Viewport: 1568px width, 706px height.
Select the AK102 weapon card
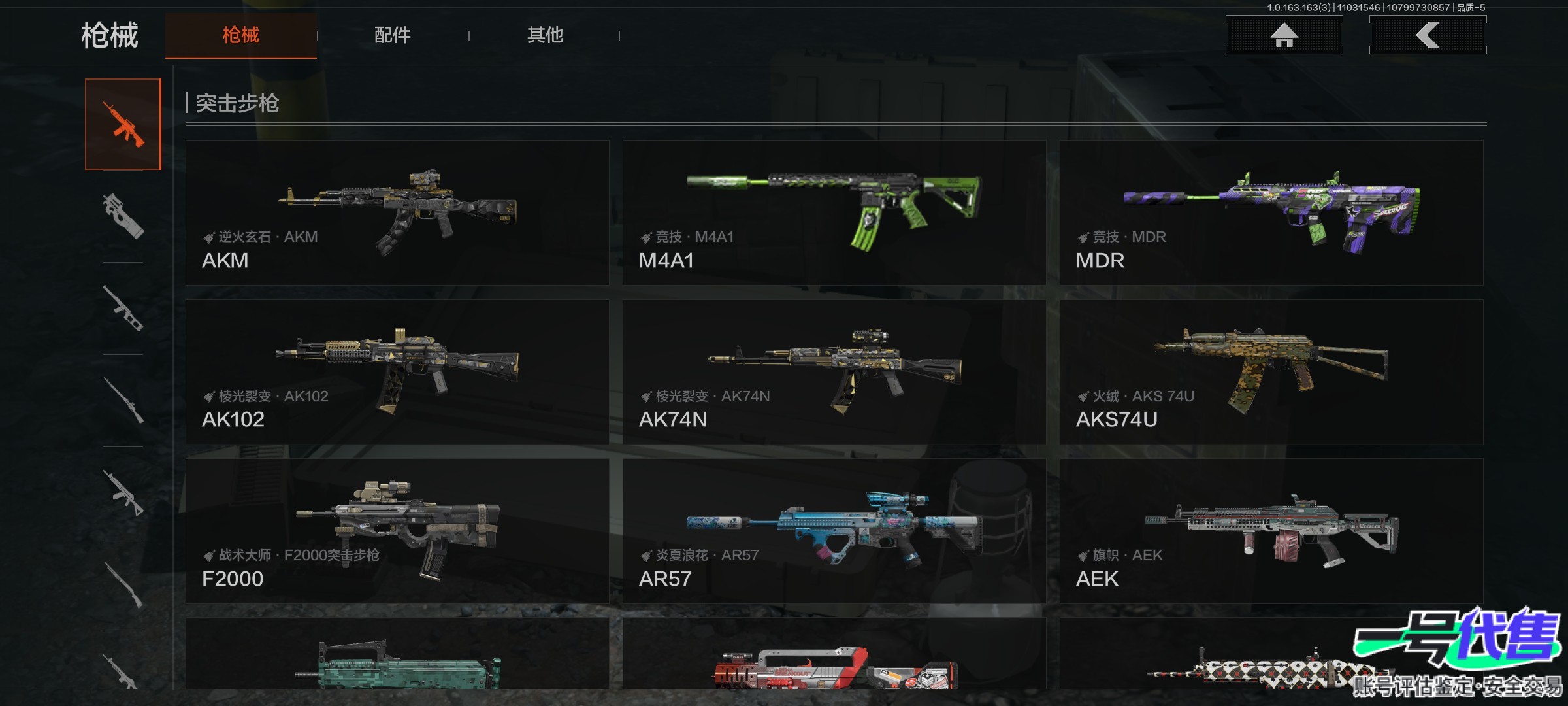point(397,372)
